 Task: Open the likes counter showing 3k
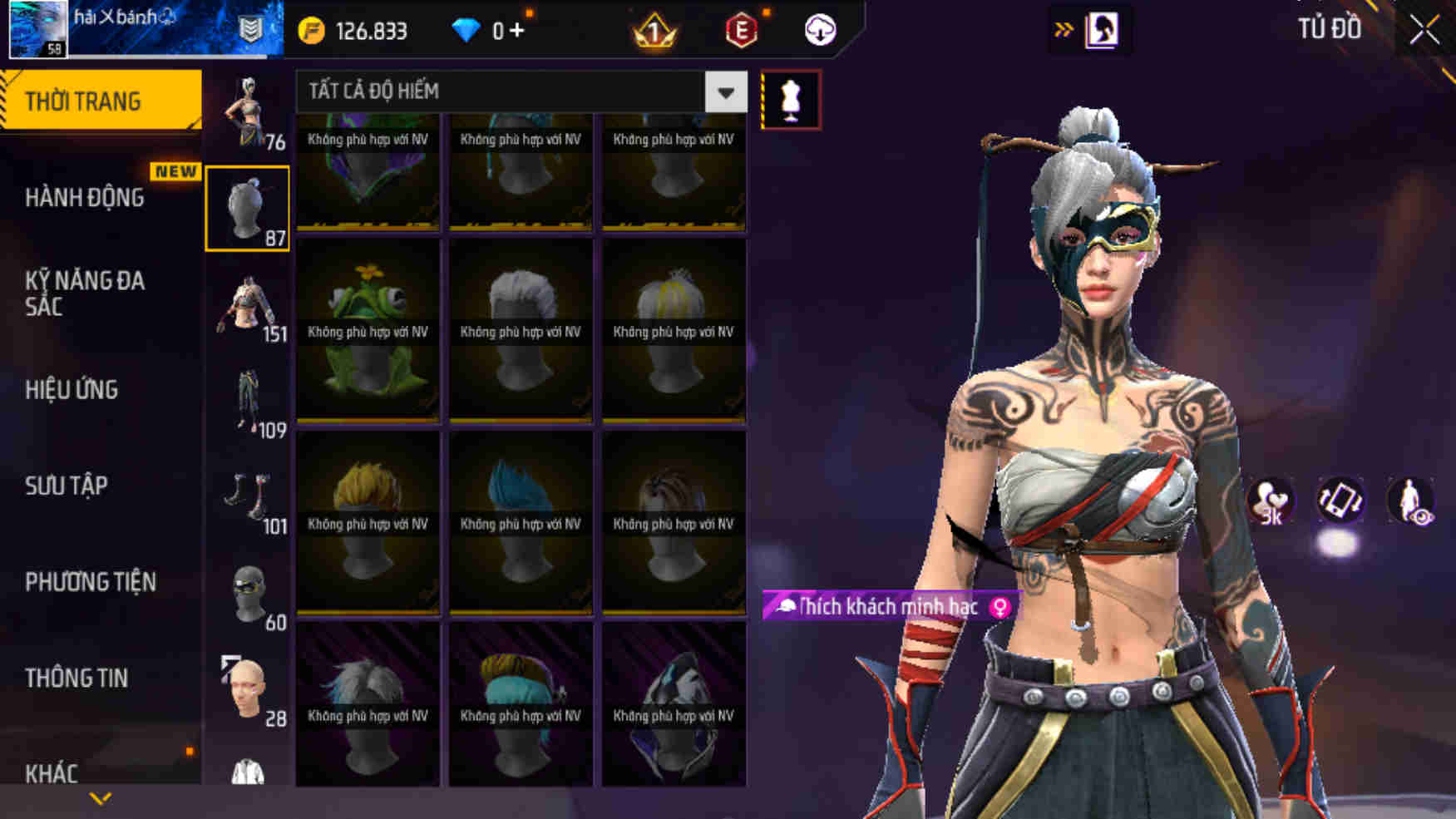point(1271,500)
